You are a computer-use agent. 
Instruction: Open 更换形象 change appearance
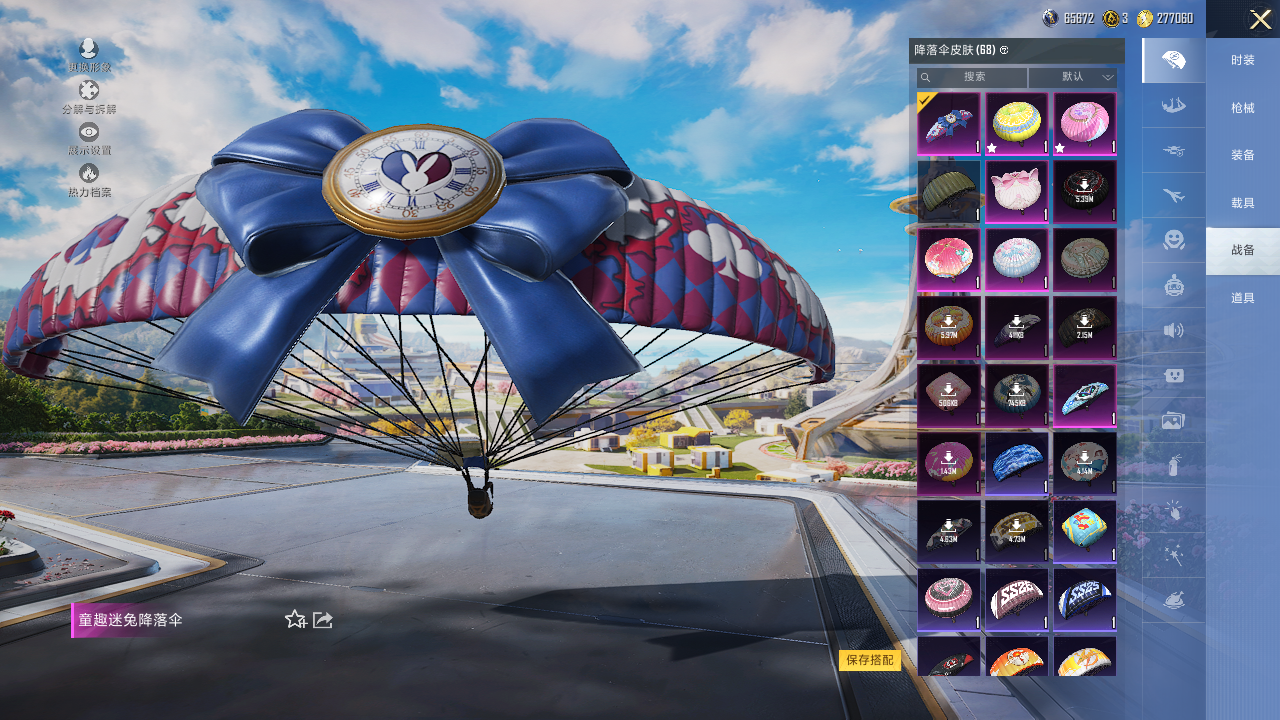pos(89,54)
